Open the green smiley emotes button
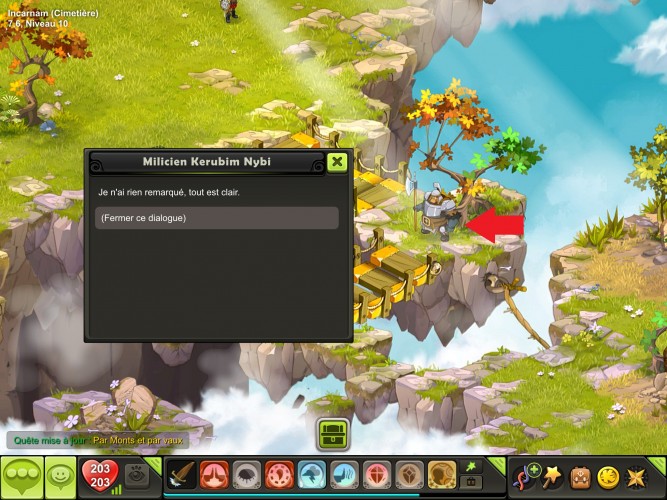 (59, 475)
